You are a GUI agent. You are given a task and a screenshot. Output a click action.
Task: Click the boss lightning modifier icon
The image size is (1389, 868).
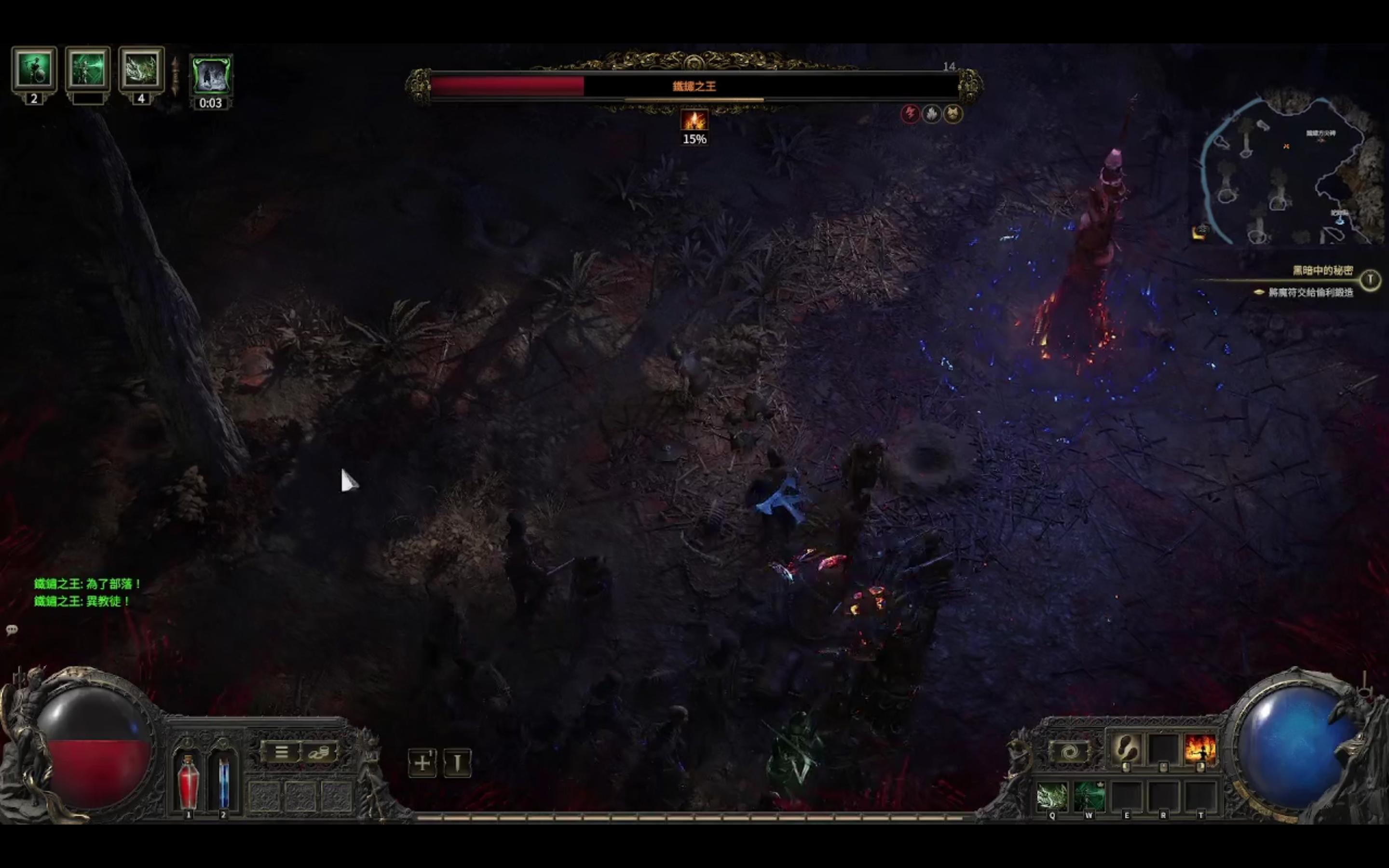pyautogui.click(x=910, y=114)
